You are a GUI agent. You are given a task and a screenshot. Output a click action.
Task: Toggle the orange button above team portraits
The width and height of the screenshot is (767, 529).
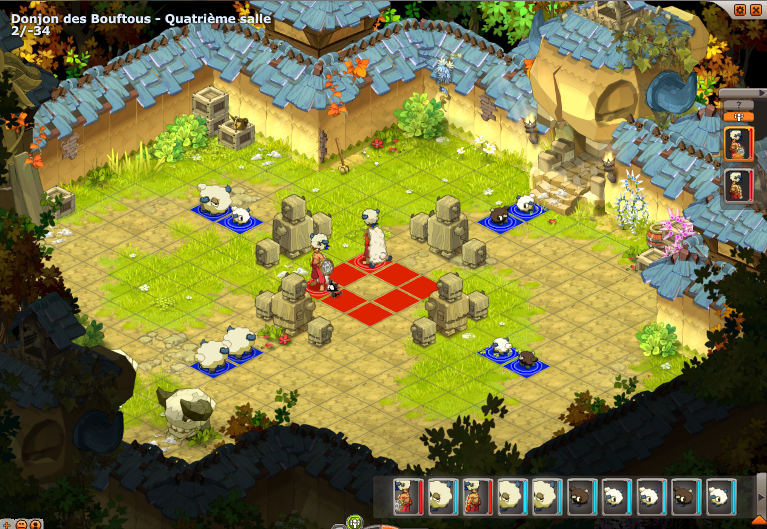(x=738, y=116)
